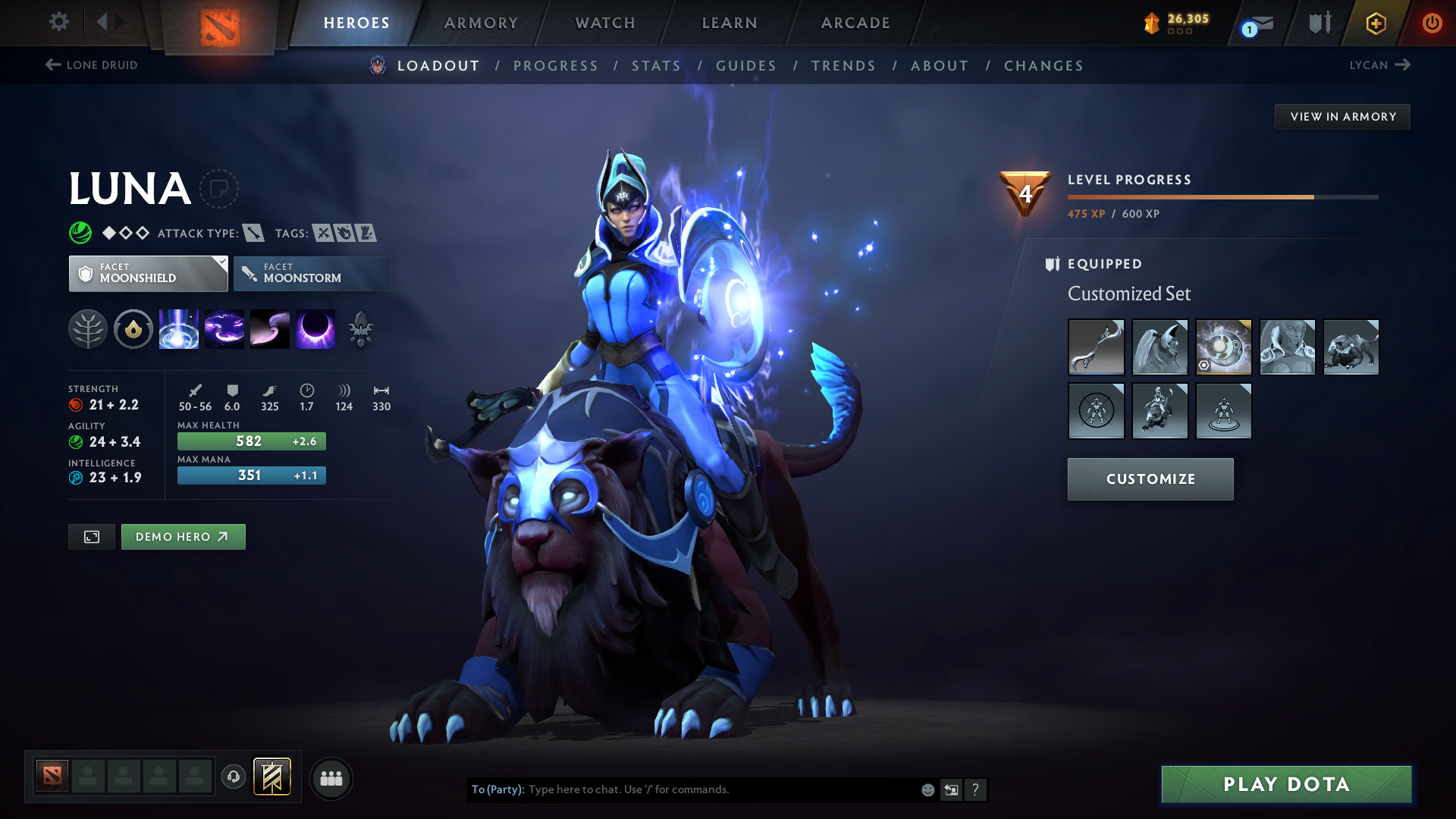Open settings with the gear icon
The width and height of the screenshot is (1456, 819).
click(59, 21)
